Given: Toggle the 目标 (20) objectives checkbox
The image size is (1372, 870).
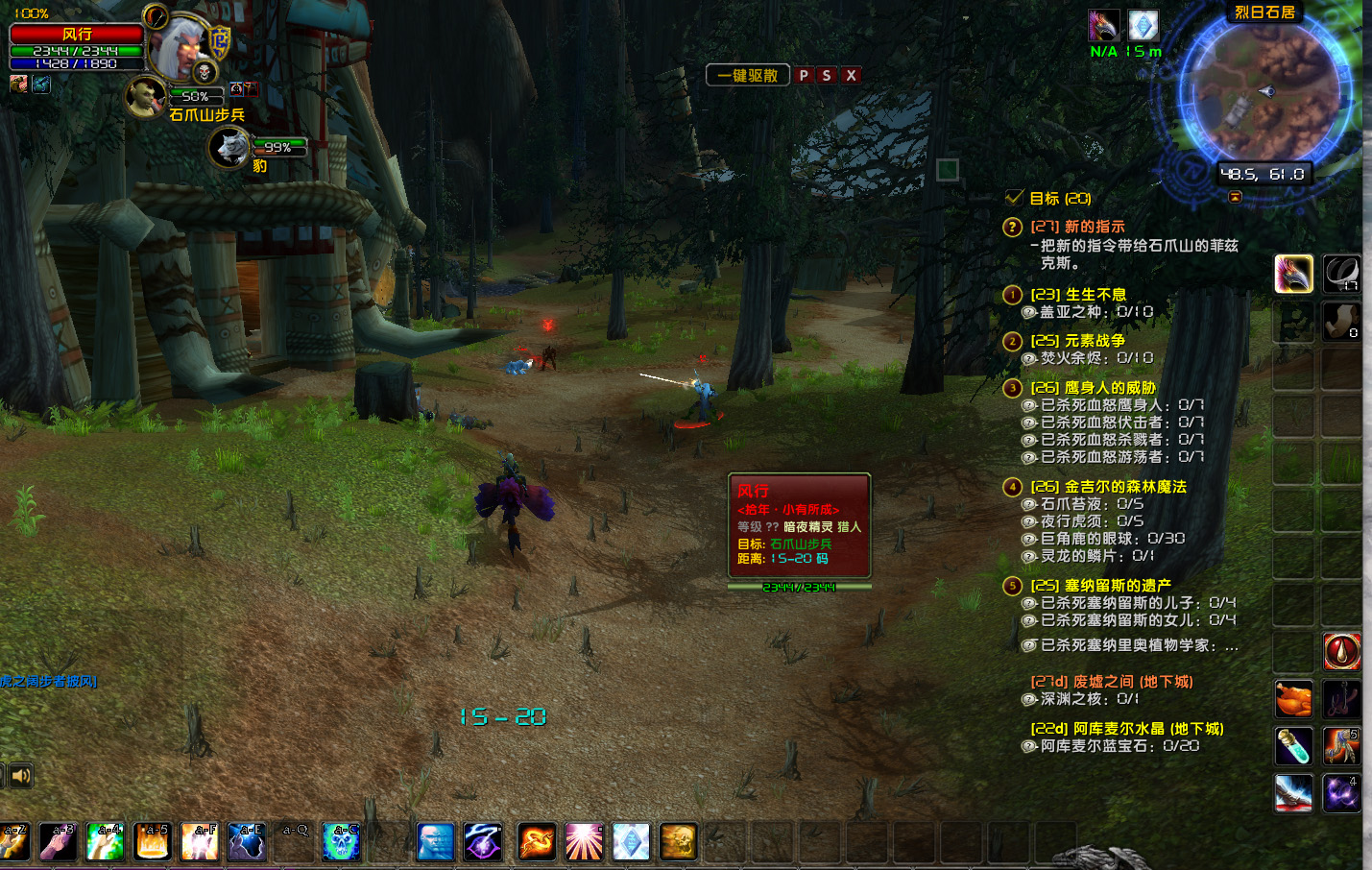Looking at the screenshot, I should pyautogui.click(x=1014, y=198).
